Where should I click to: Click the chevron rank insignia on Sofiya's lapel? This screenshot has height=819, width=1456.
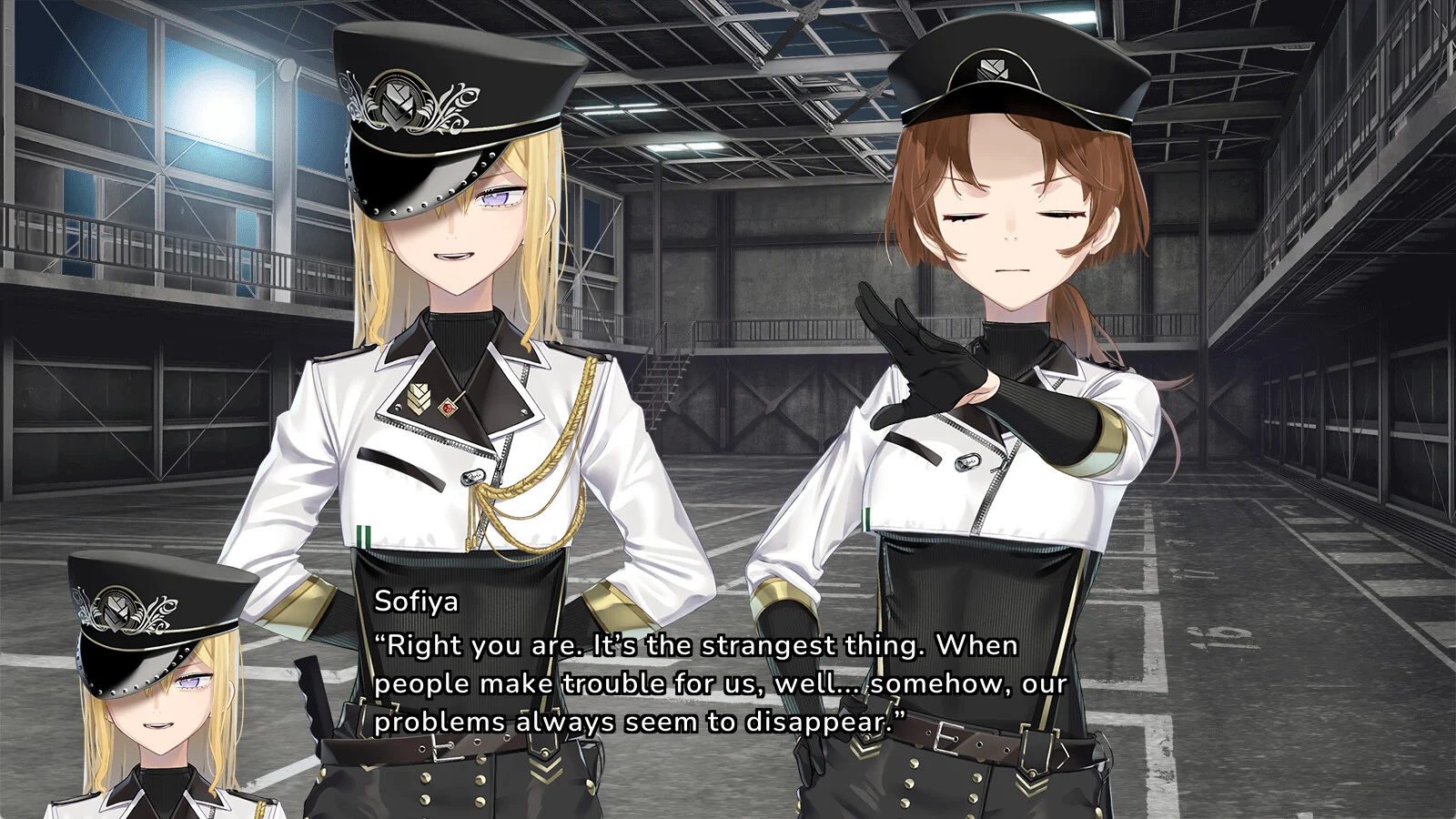pyautogui.click(x=417, y=398)
